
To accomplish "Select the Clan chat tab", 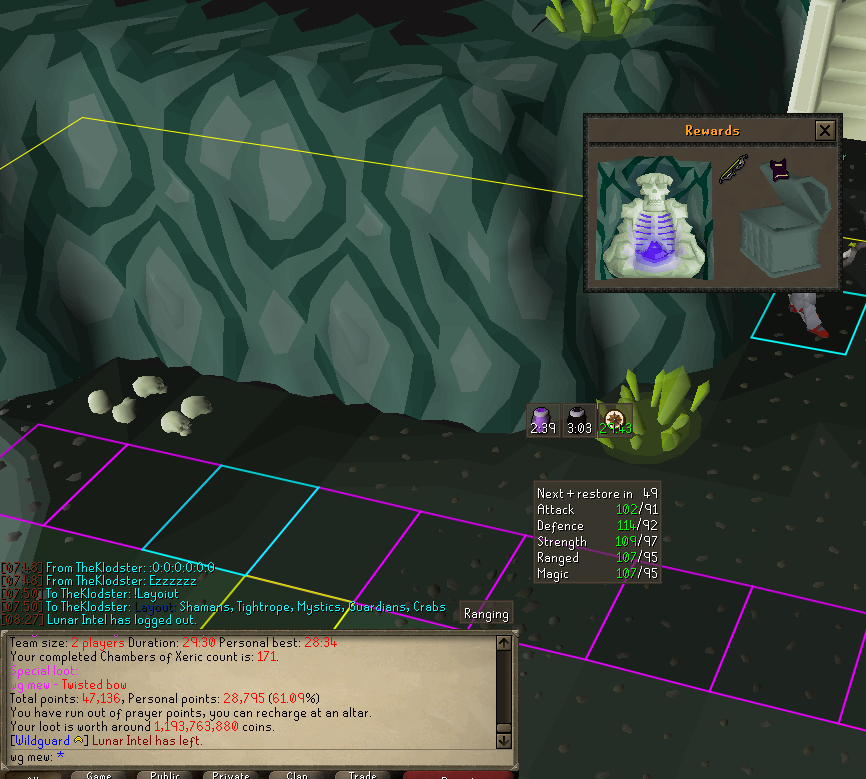I will tap(297, 774).
